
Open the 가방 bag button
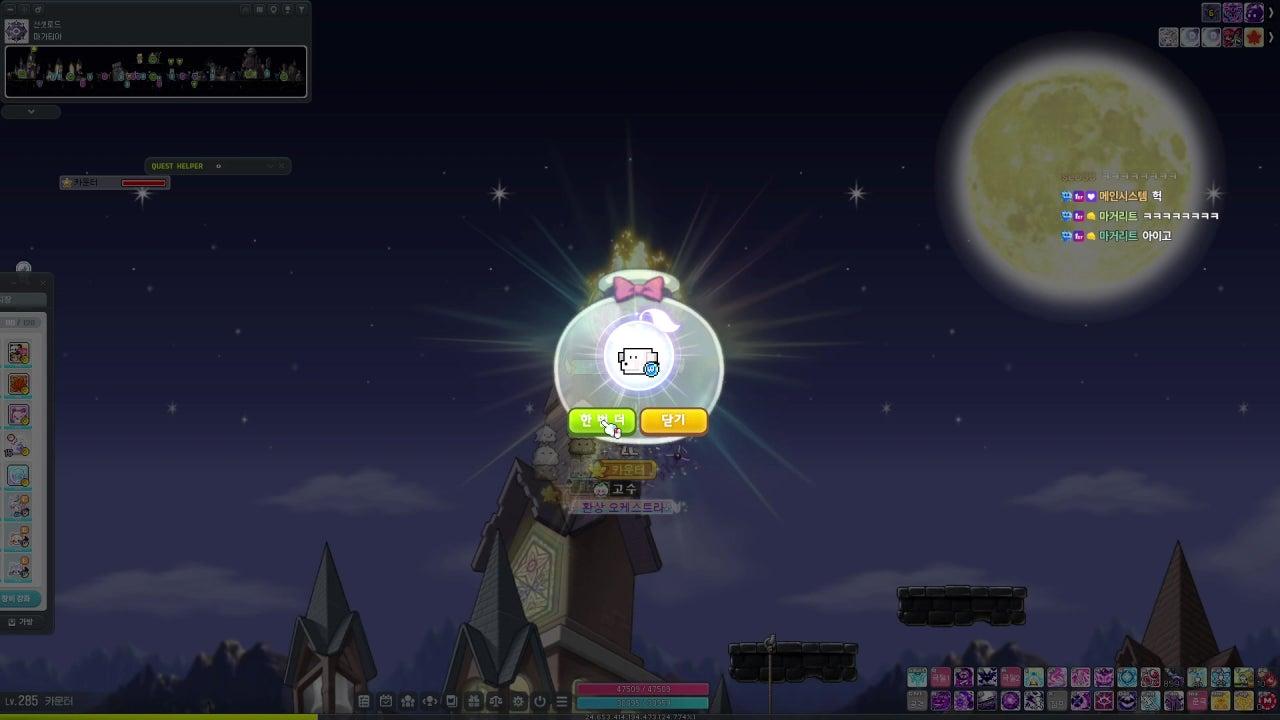20,622
